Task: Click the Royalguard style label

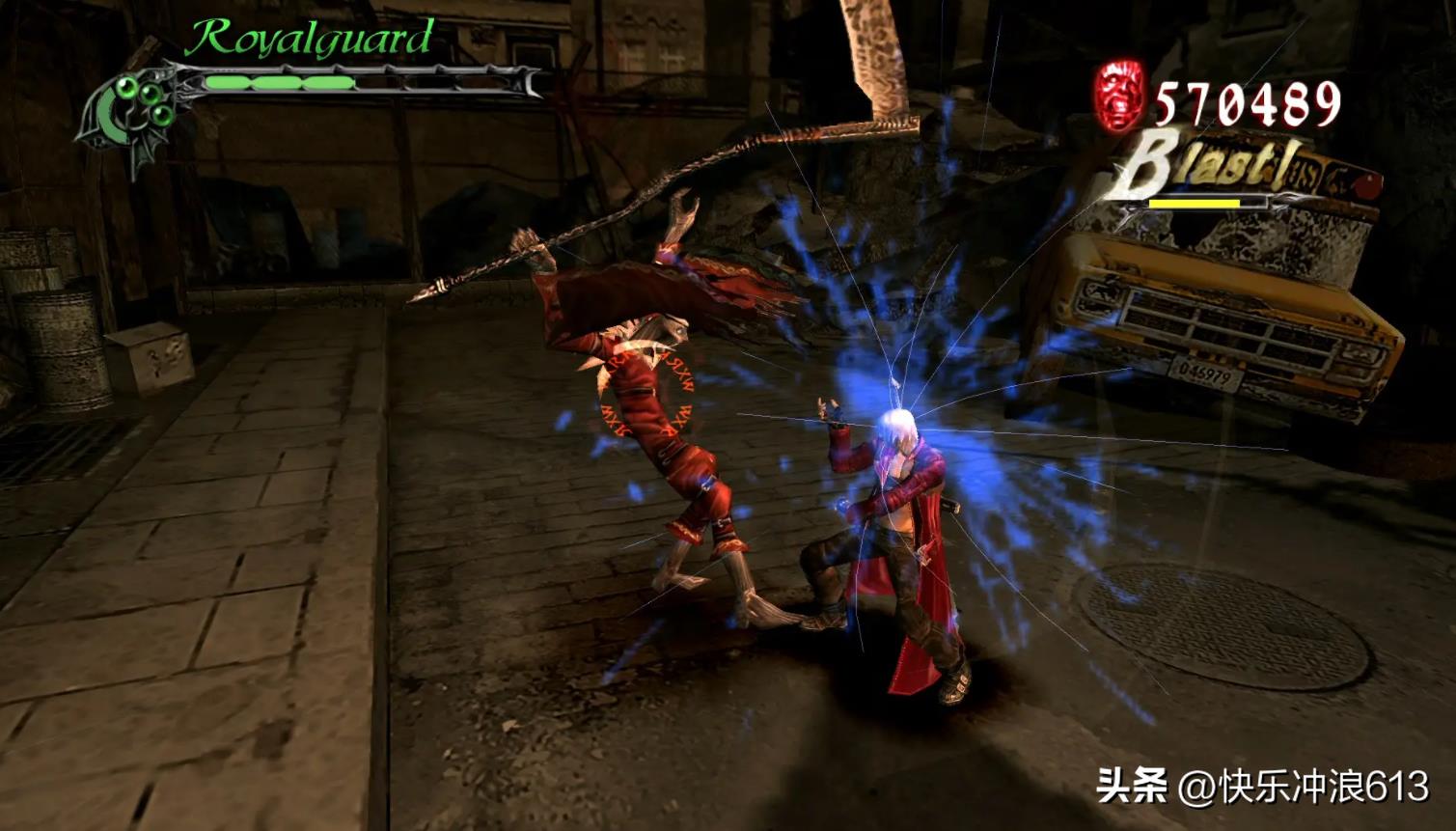Action: coord(309,39)
